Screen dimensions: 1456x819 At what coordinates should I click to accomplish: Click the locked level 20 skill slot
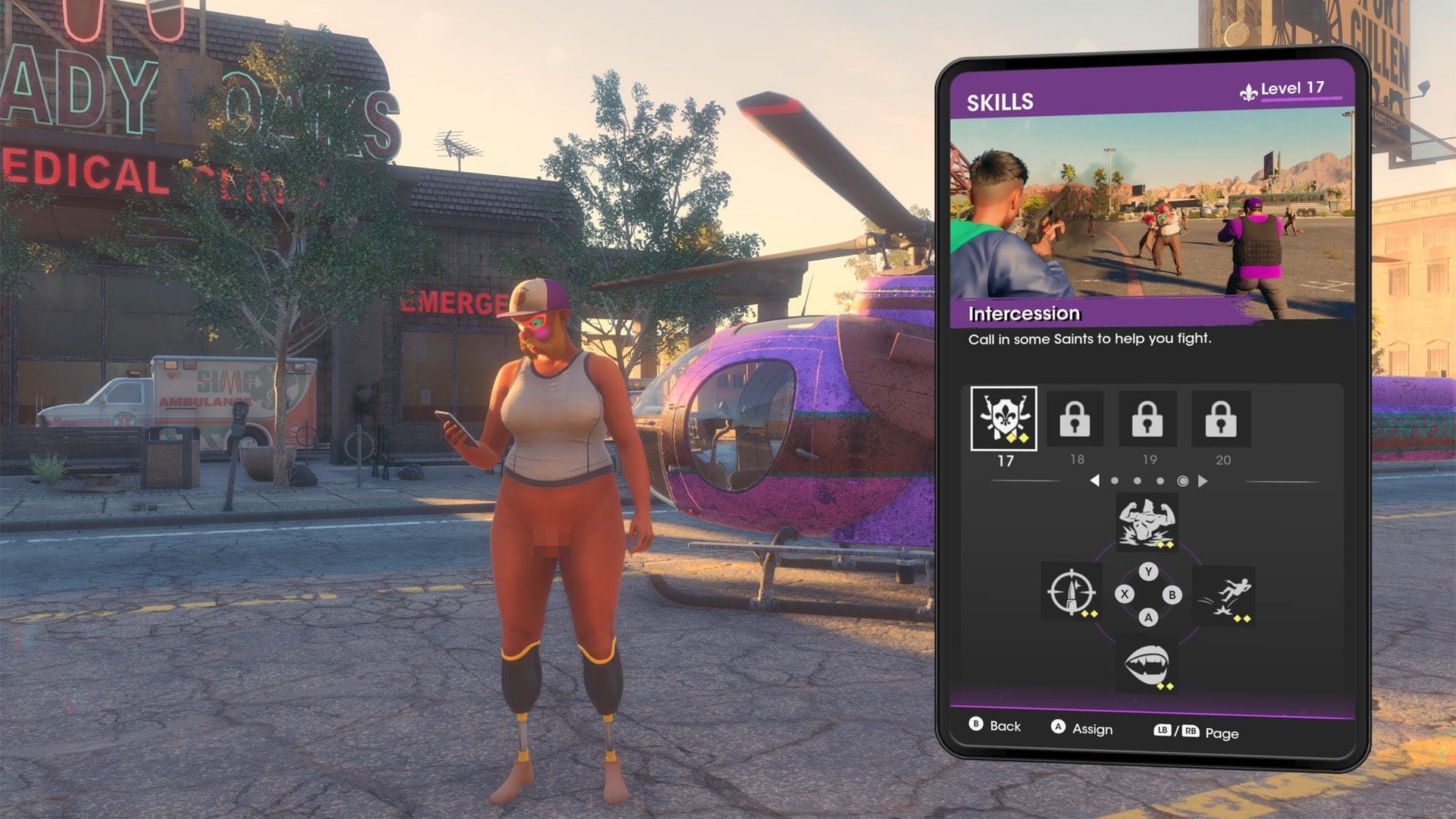tap(1220, 419)
